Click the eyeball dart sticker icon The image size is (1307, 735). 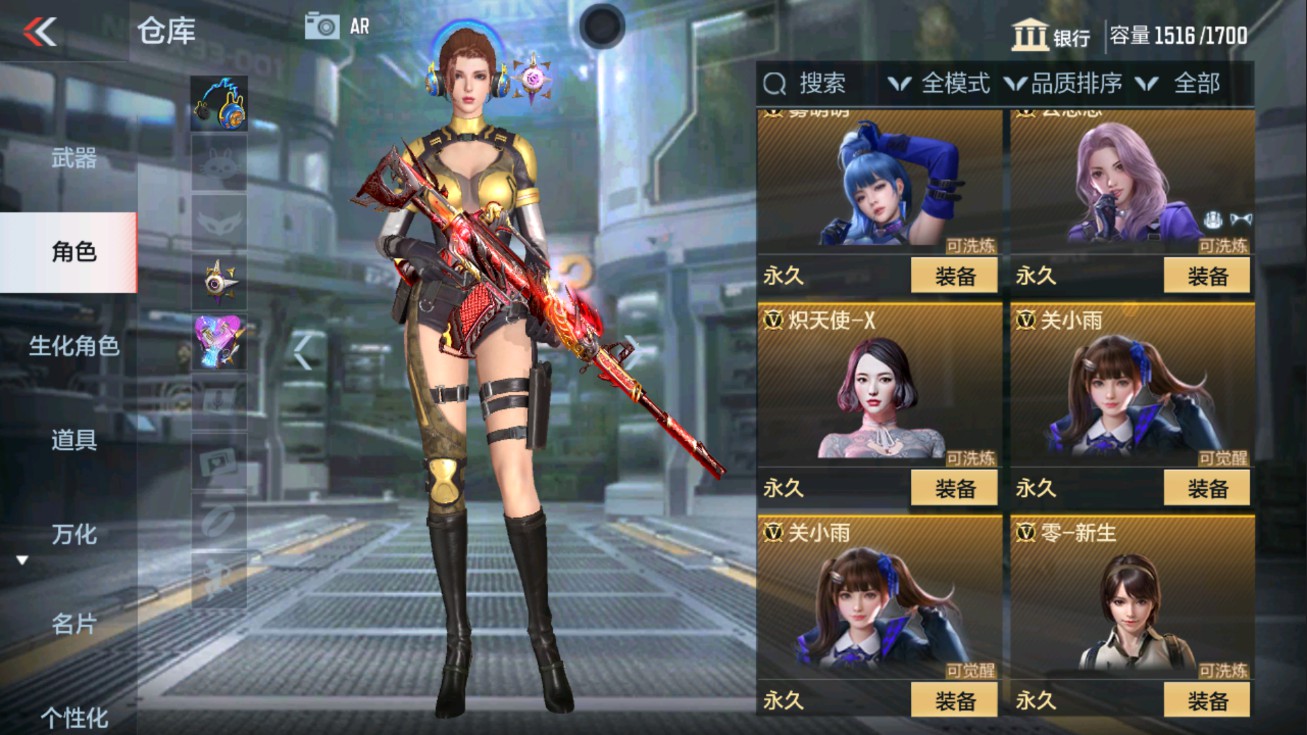[x=222, y=281]
